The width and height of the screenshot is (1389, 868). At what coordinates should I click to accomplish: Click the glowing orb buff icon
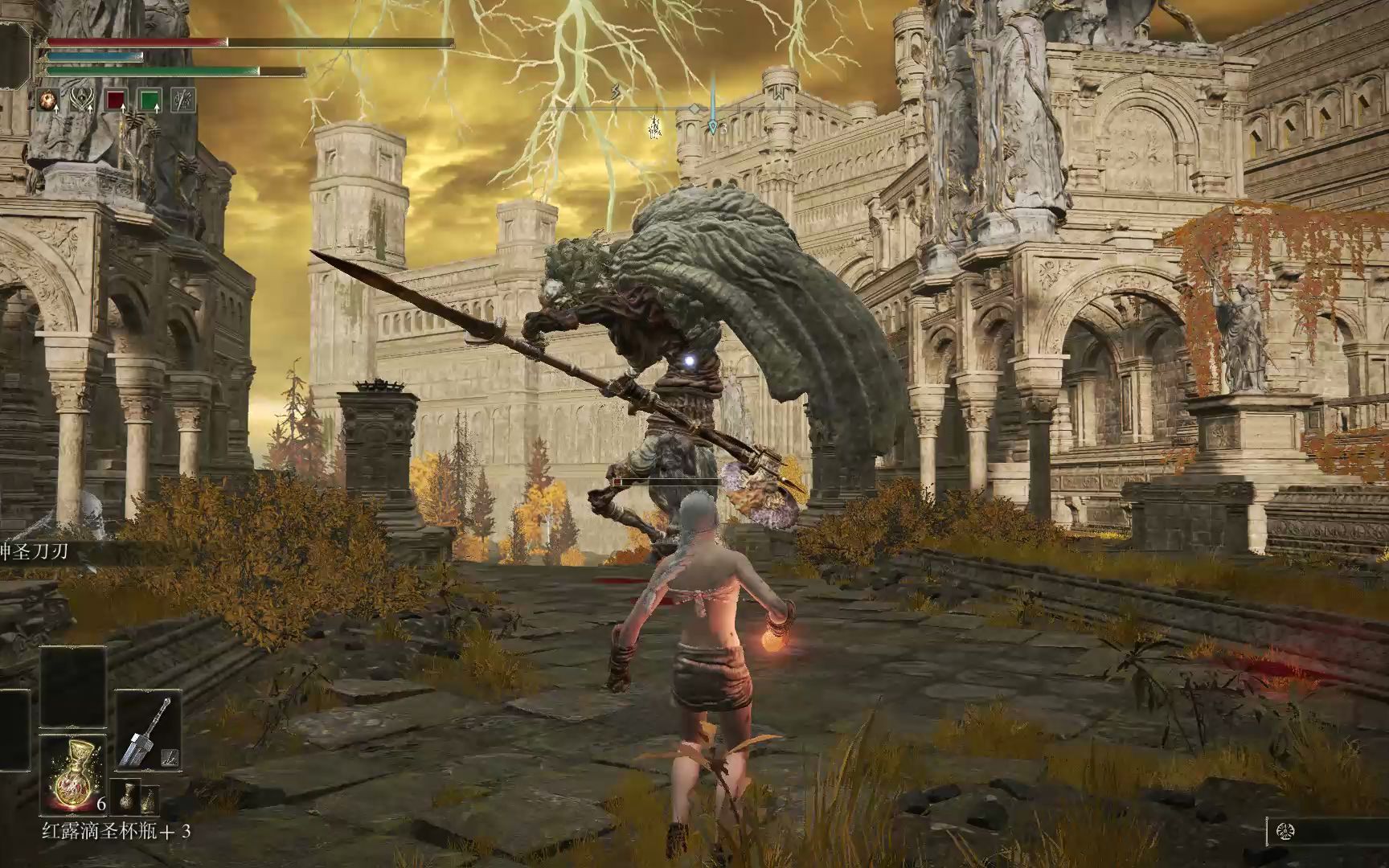[x=50, y=100]
